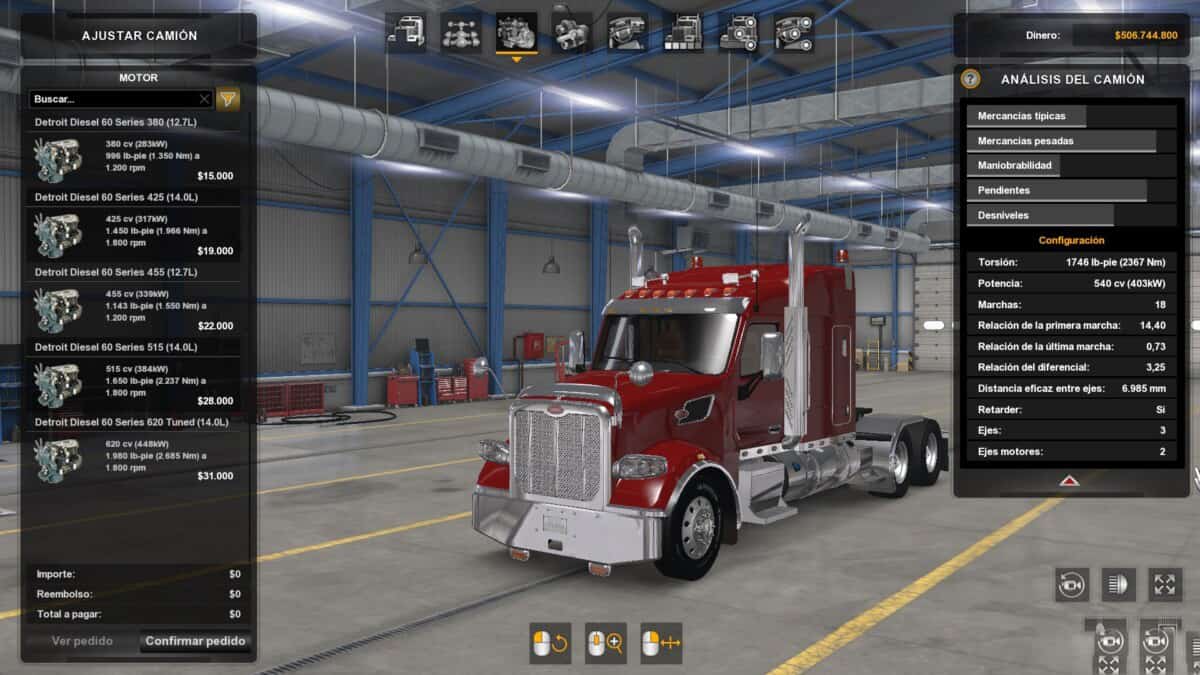
Task: Open the yellow filter funnel button
Action: (x=229, y=99)
